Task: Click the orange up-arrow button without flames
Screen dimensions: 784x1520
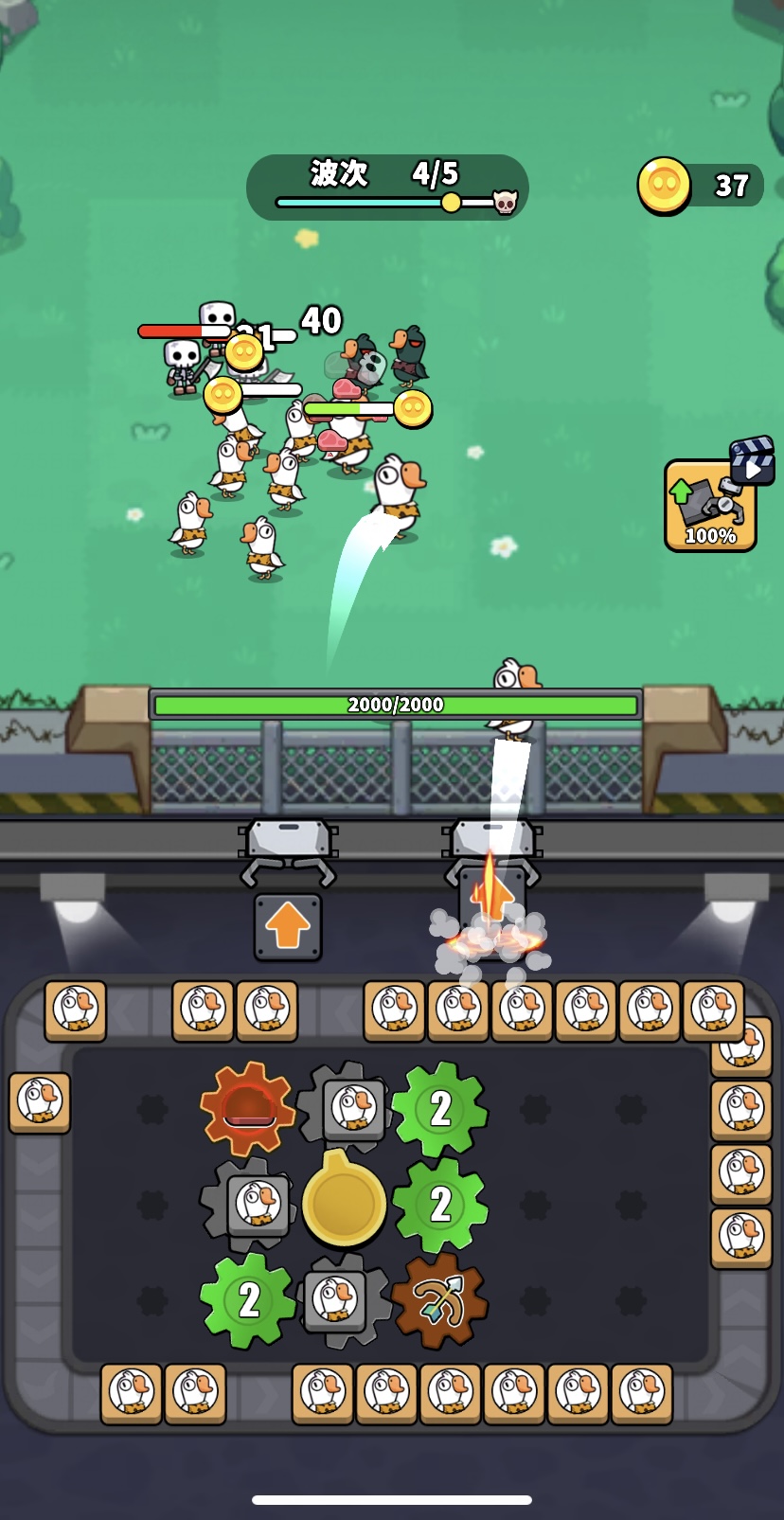Action: click(288, 928)
